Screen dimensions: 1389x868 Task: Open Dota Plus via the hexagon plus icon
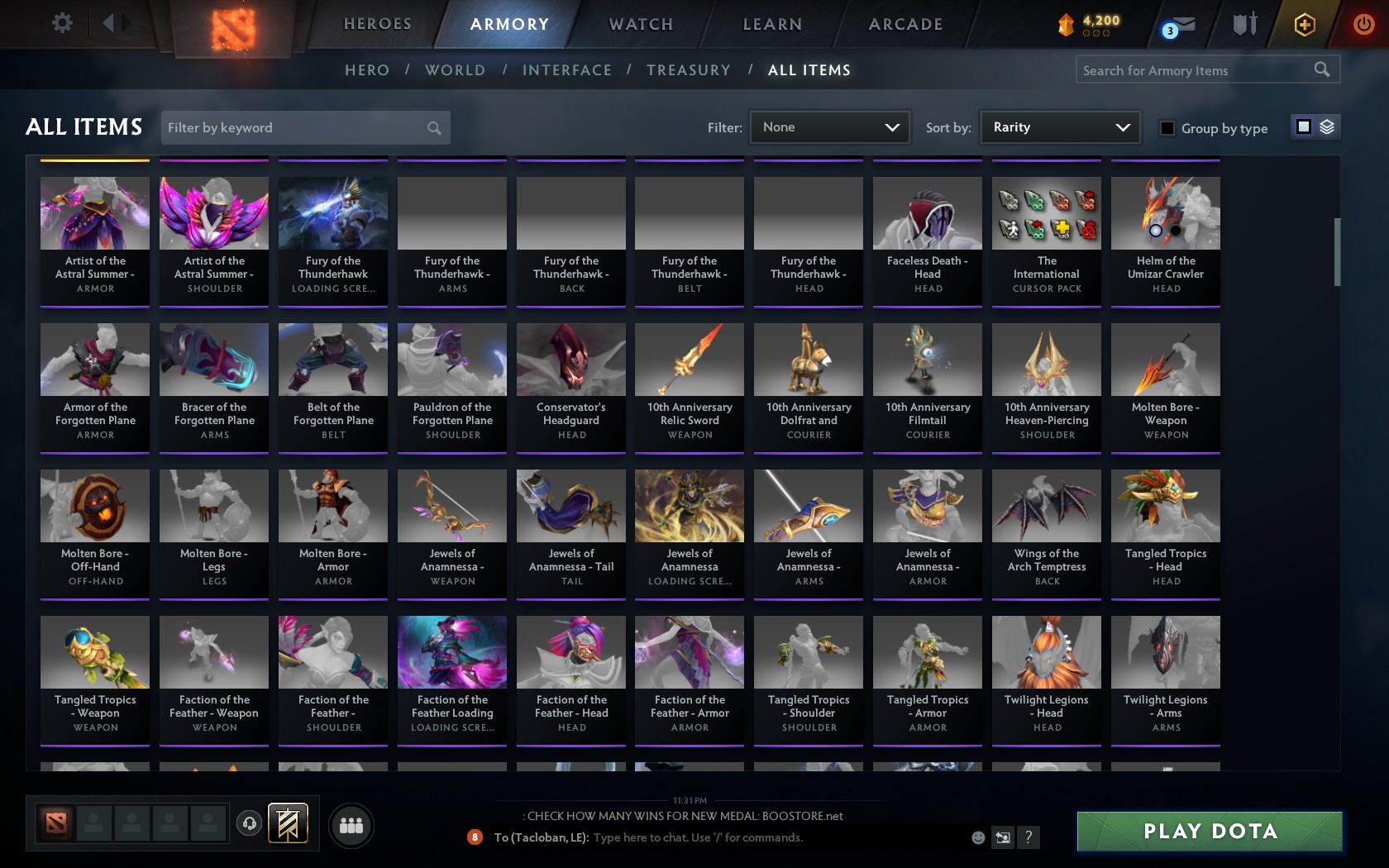pos(1305,24)
